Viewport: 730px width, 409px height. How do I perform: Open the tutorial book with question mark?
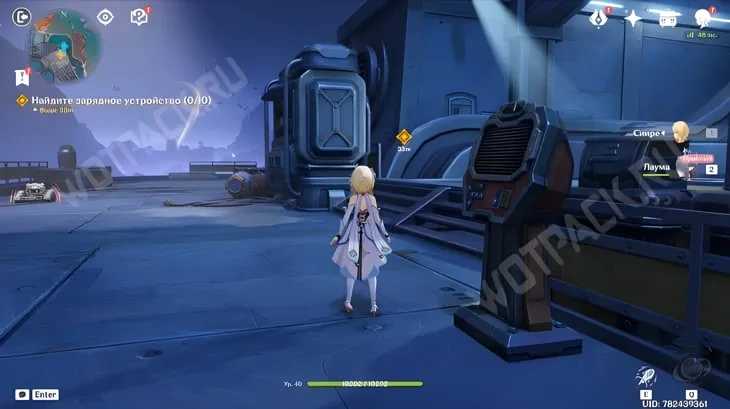tap(139, 16)
